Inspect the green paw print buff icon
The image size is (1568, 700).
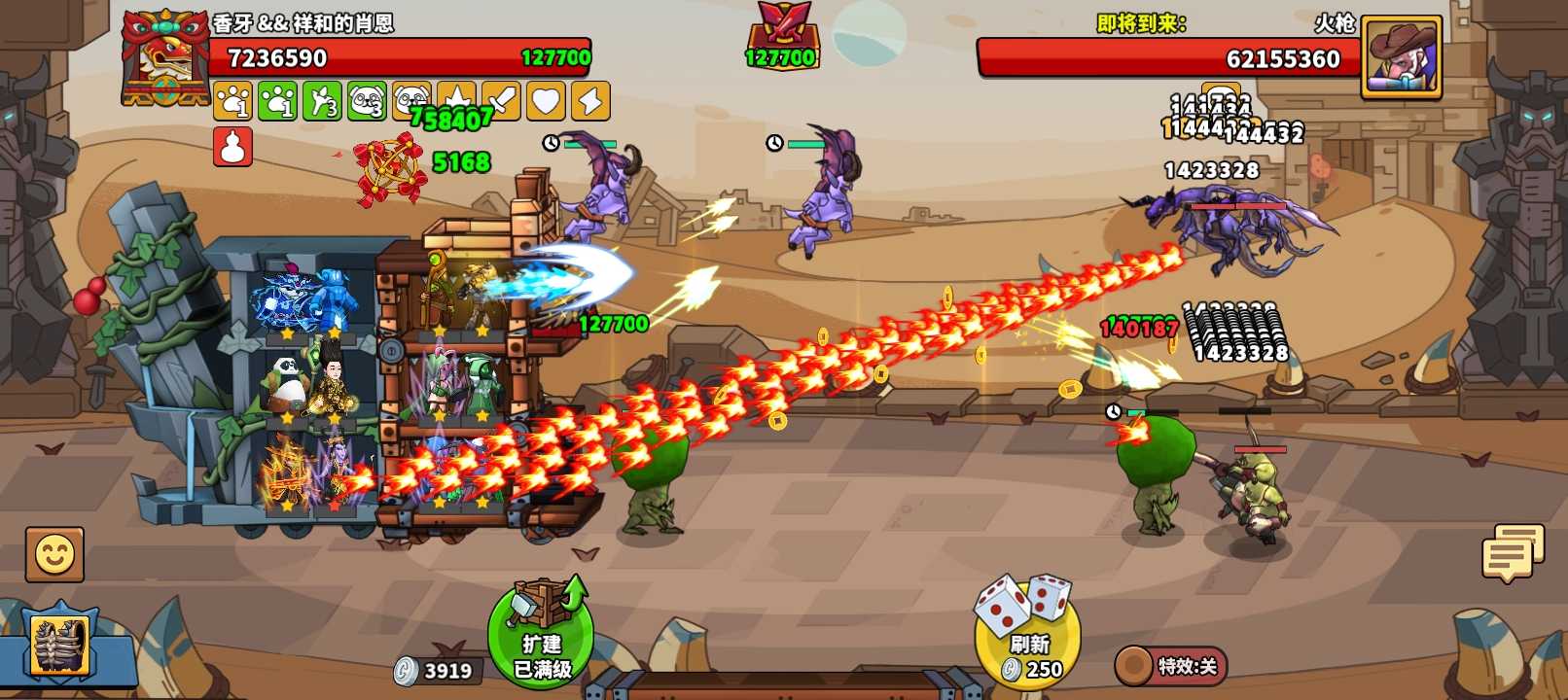[x=277, y=101]
